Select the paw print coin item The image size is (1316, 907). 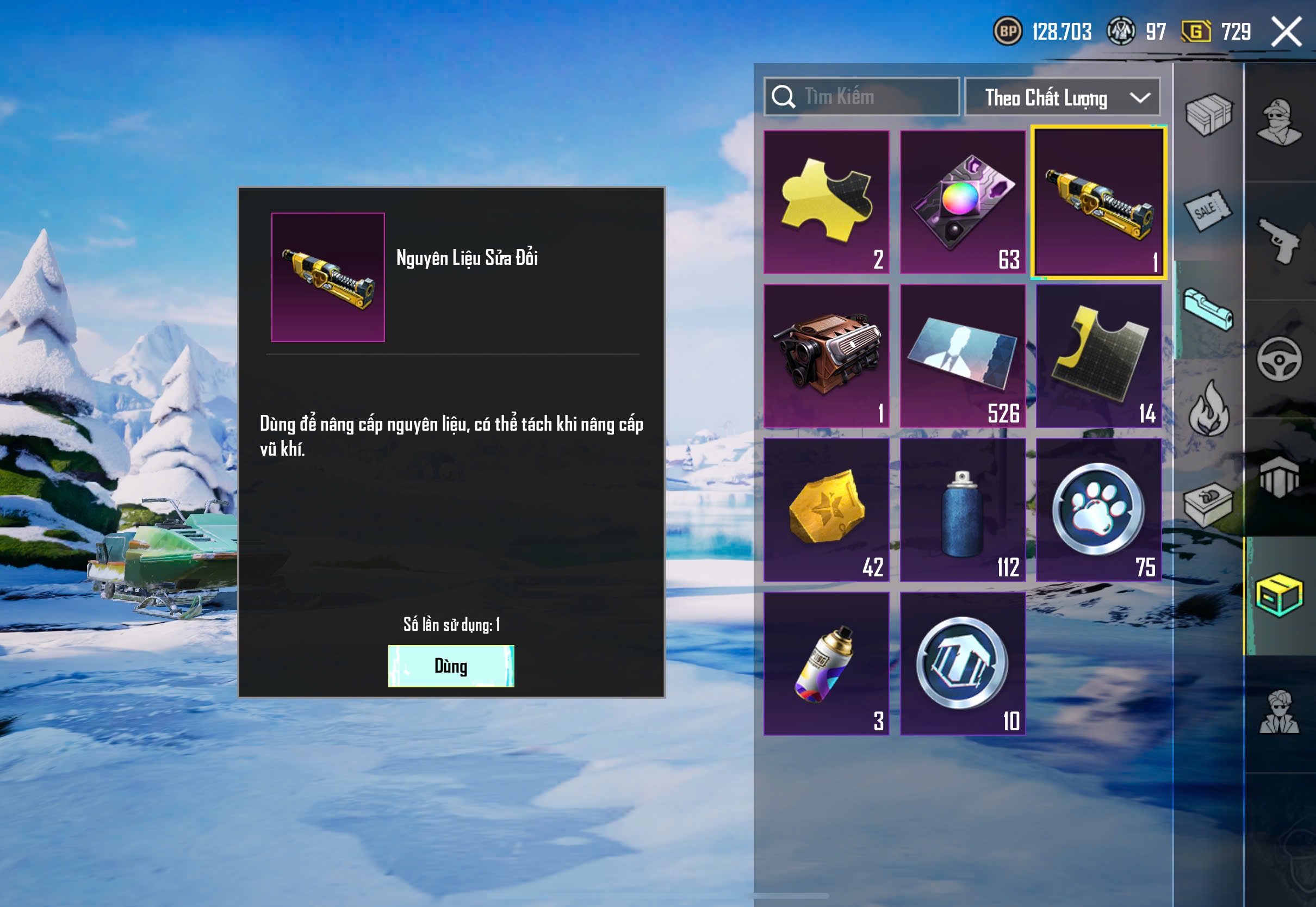tap(1098, 510)
